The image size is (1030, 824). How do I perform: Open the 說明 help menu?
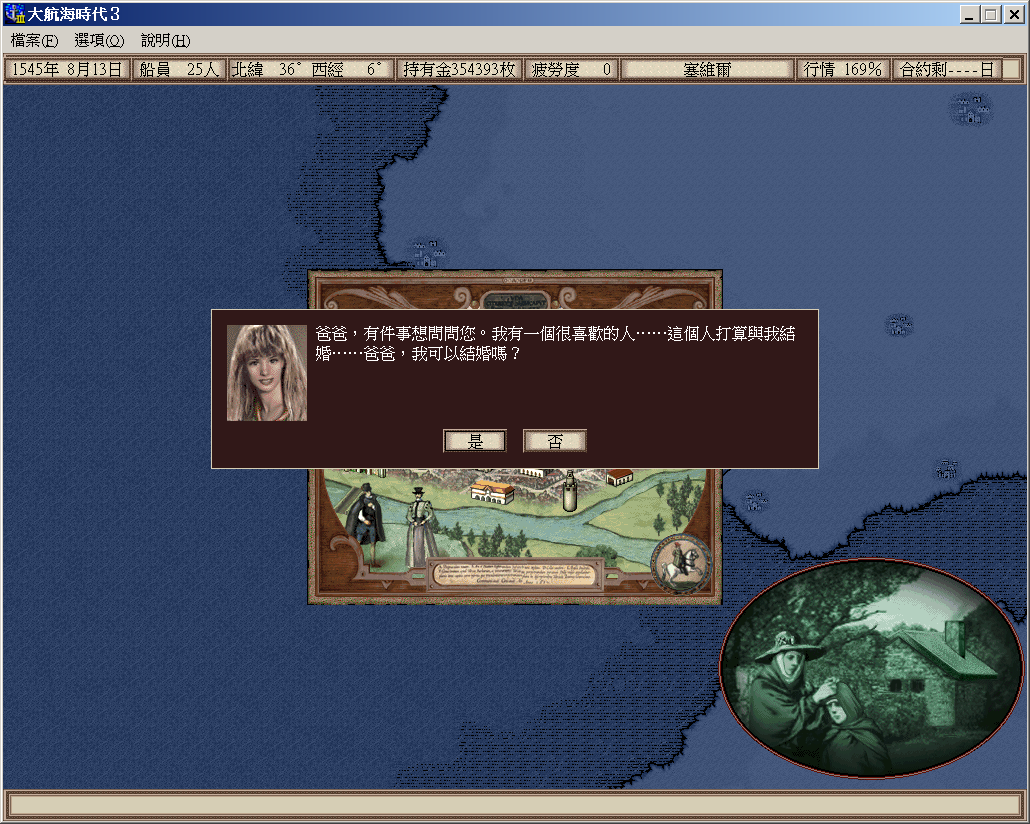click(x=165, y=41)
